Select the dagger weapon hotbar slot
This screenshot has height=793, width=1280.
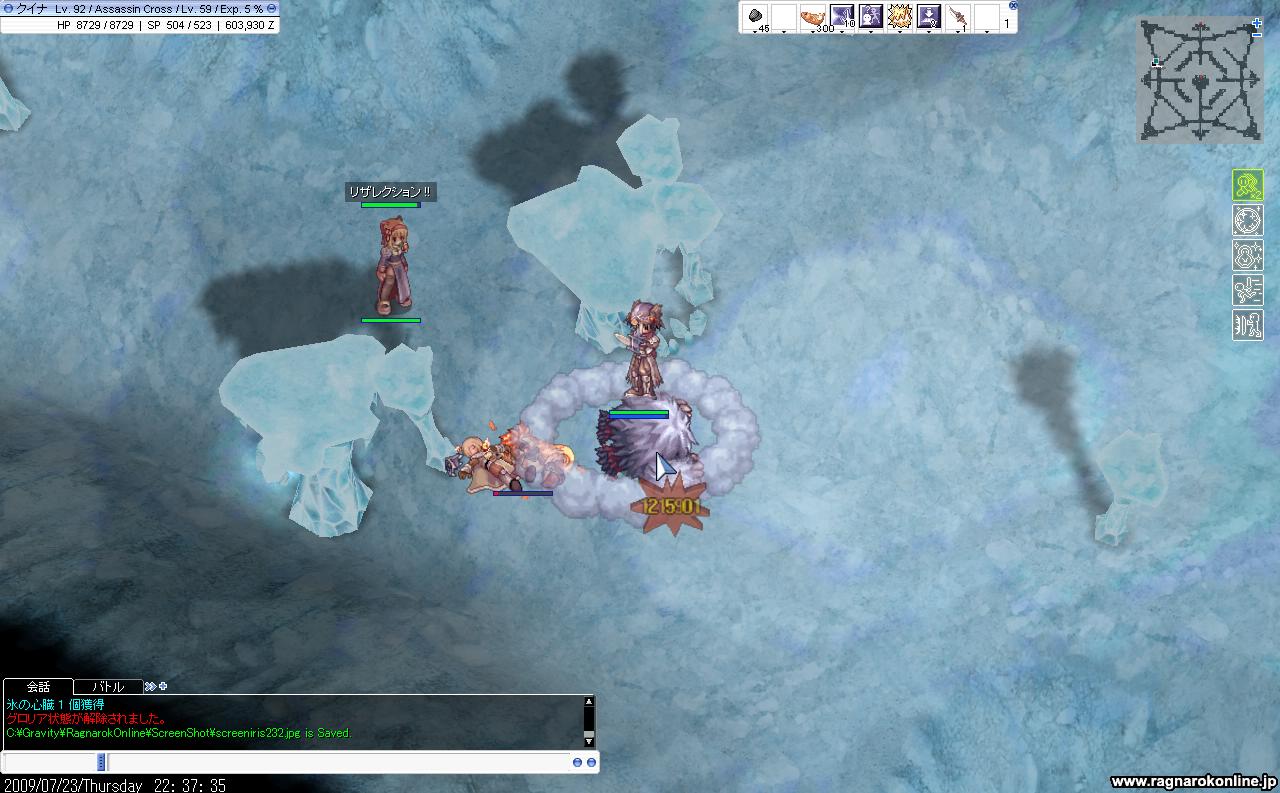[958, 17]
